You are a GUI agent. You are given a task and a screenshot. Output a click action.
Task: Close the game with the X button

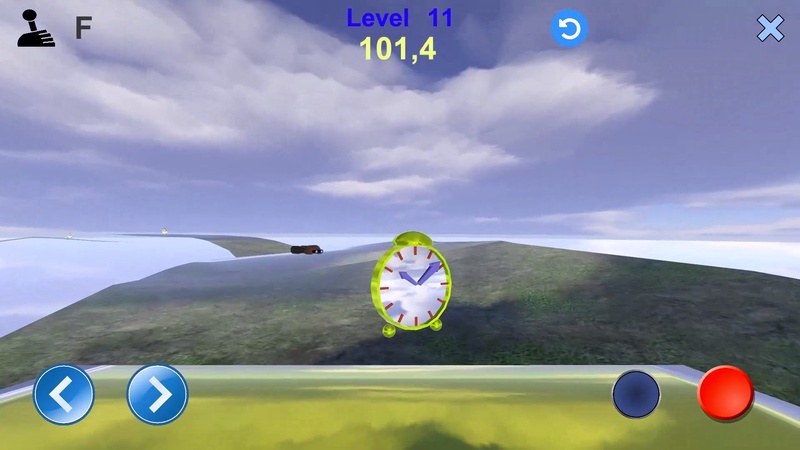(x=770, y=29)
